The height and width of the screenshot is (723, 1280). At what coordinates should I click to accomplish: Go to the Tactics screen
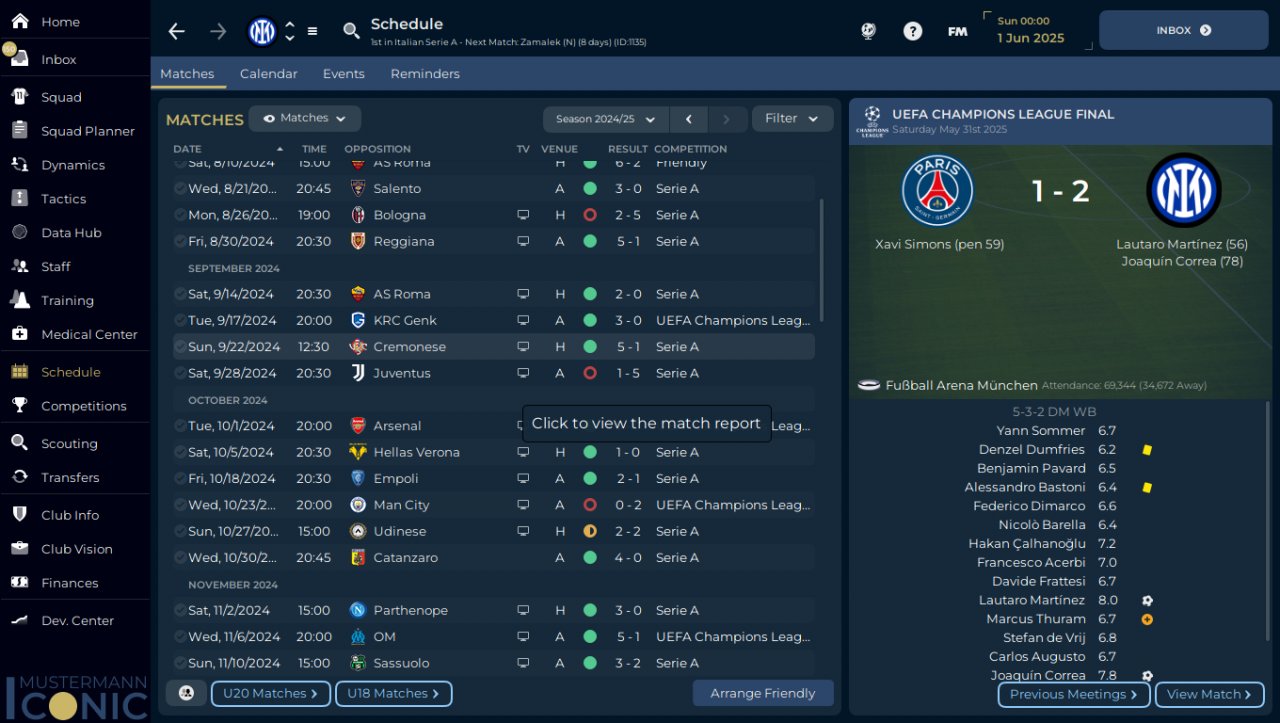tap(63, 199)
